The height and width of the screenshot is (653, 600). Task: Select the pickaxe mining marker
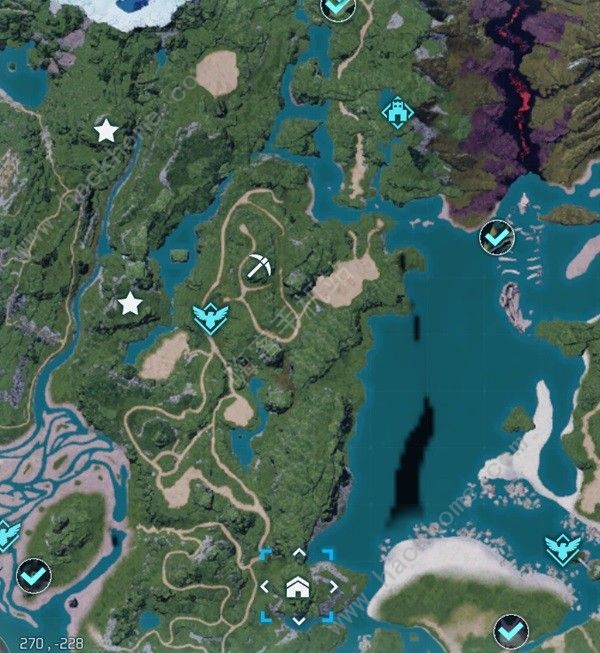258,267
